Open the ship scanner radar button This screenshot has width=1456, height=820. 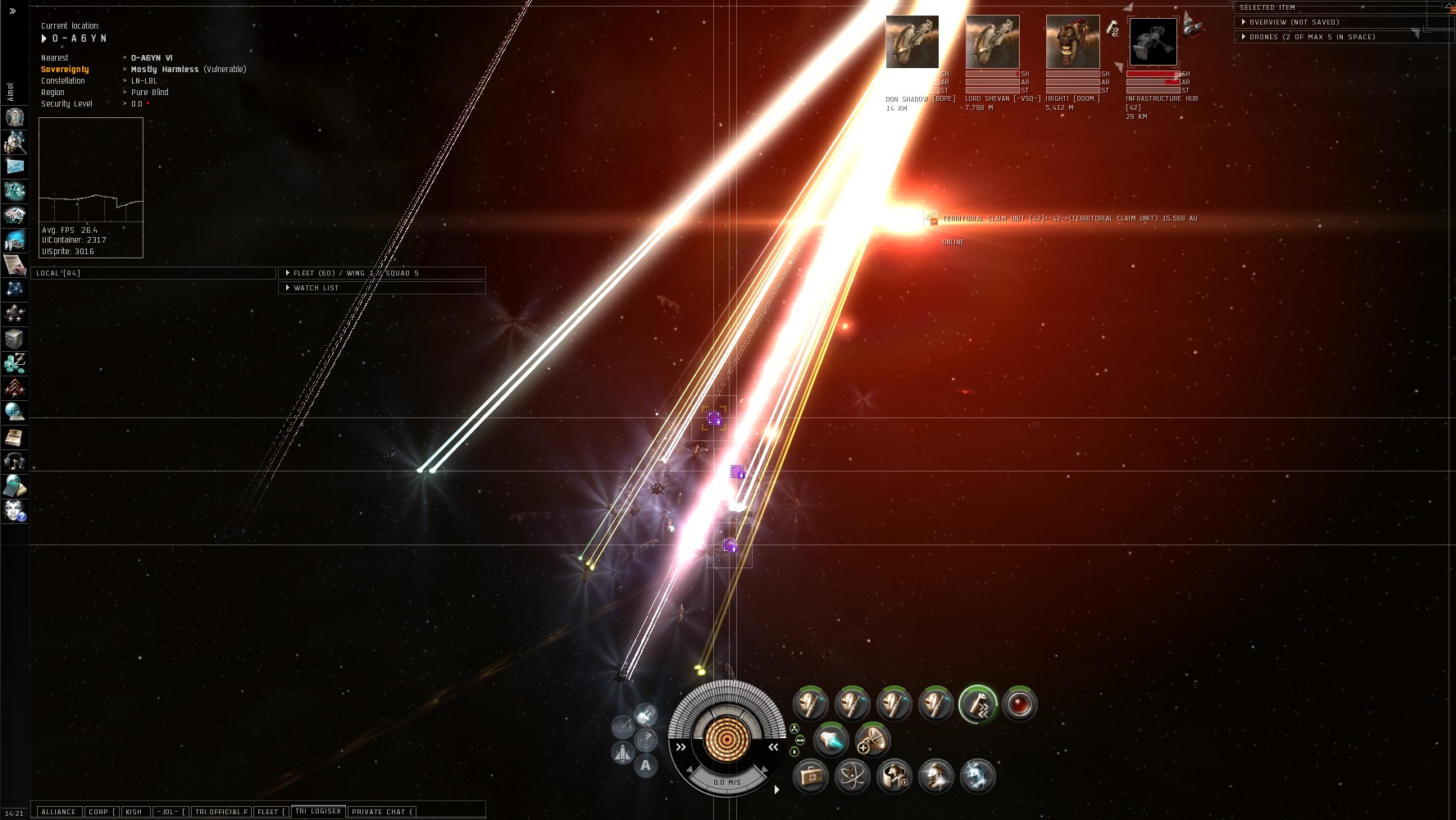[646, 740]
